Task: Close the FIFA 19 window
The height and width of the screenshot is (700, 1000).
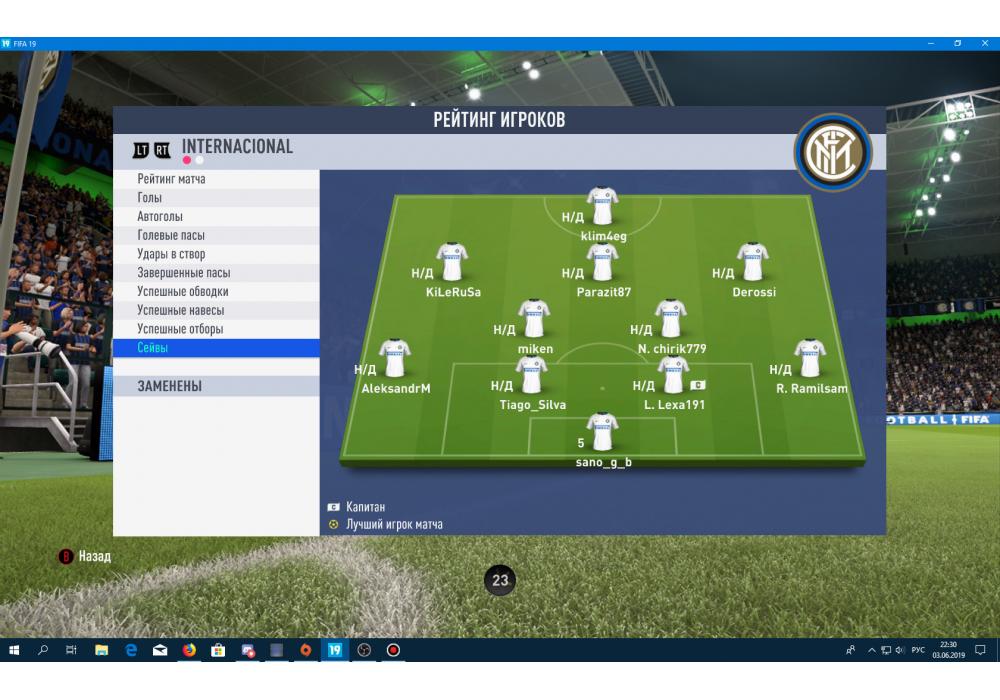Action: [x=984, y=43]
